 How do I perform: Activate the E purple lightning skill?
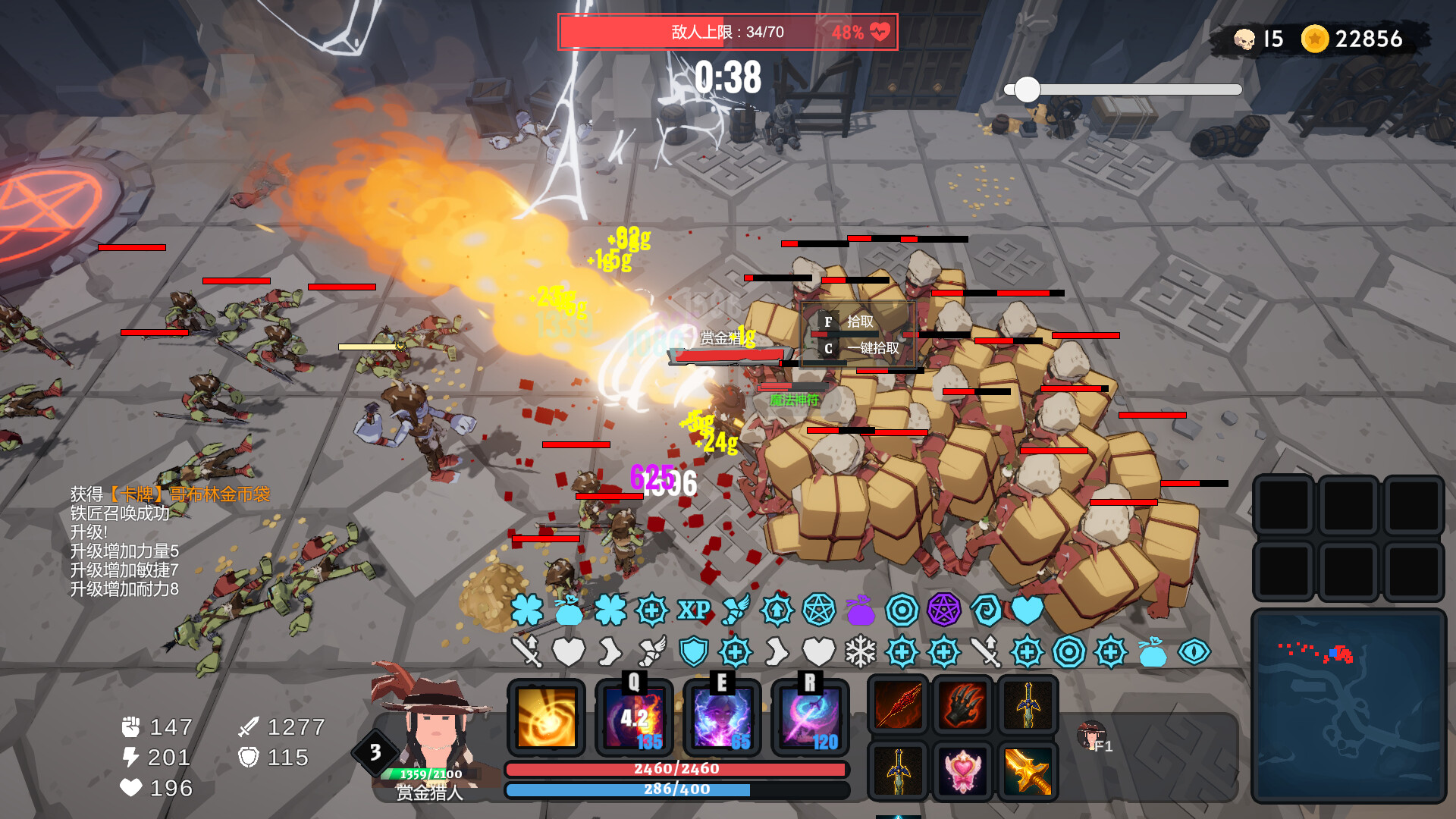click(x=722, y=718)
